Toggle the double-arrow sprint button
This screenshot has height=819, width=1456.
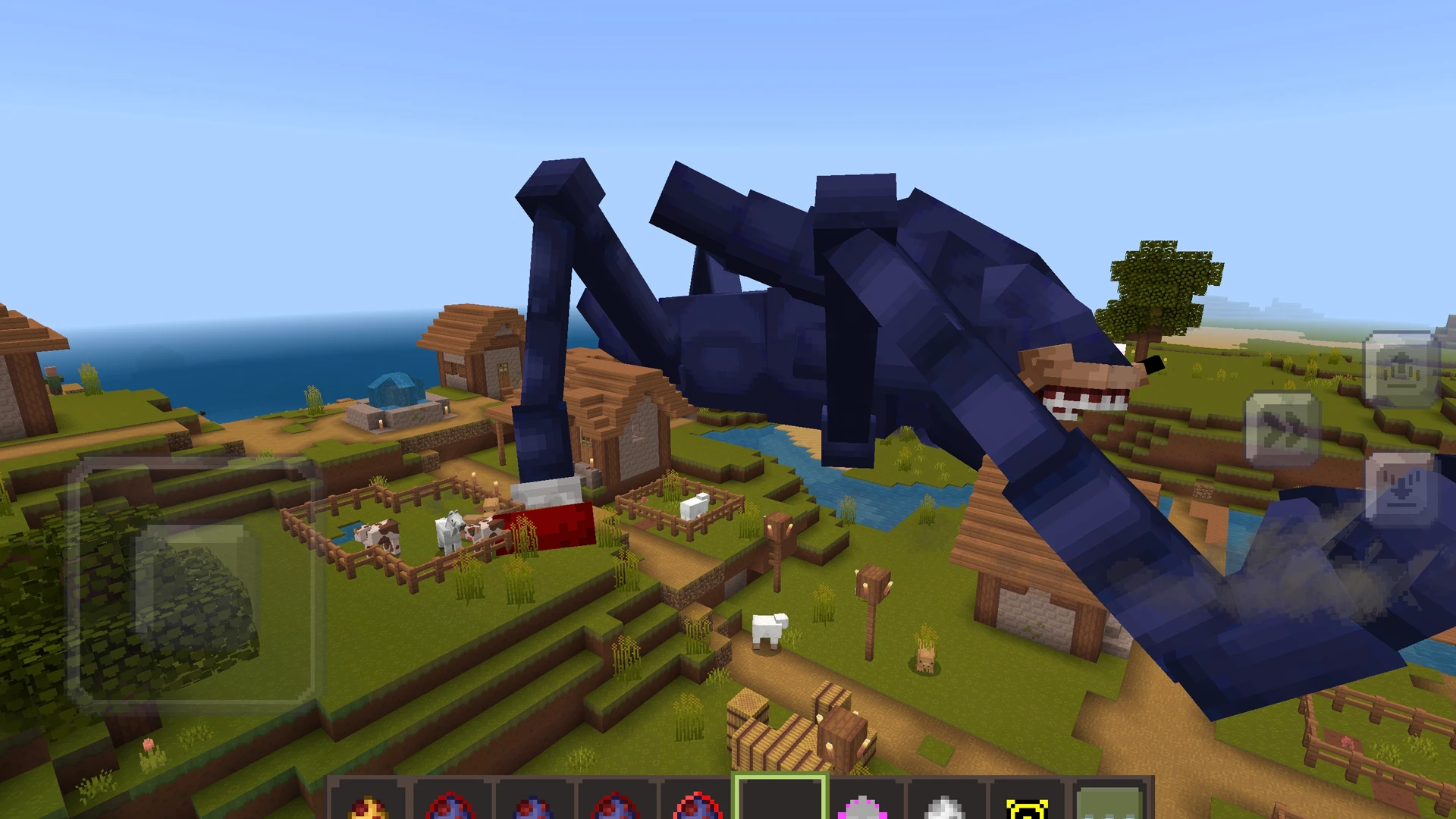tap(1282, 429)
